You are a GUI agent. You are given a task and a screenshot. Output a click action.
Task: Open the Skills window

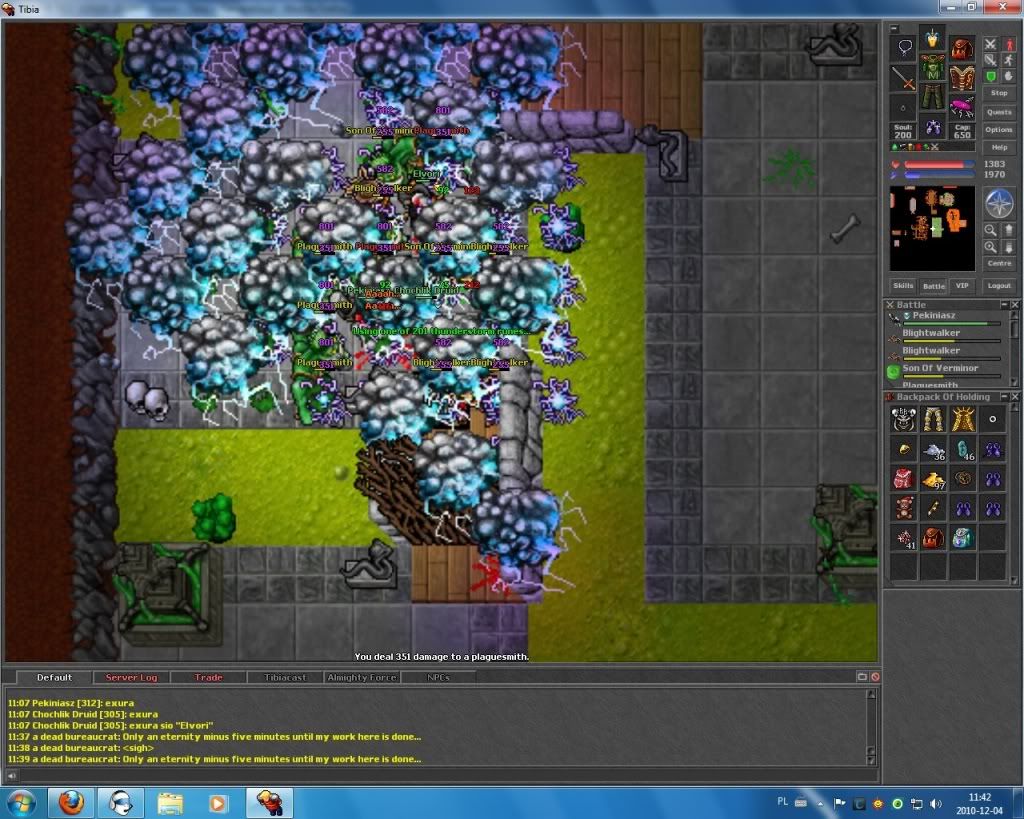(903, 286)
